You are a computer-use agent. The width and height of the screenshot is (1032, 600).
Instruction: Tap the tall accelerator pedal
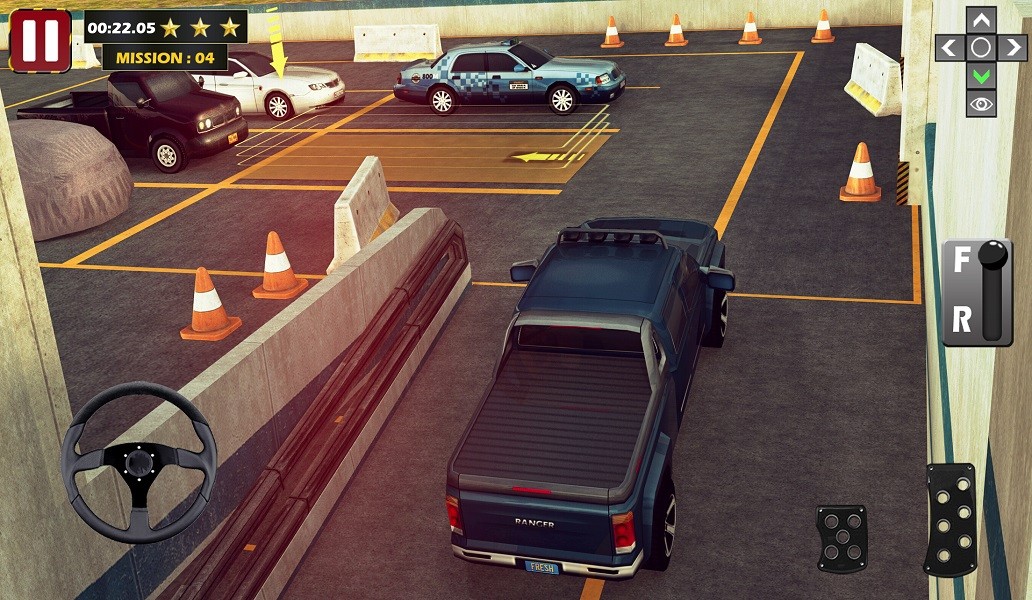click(x=949, y=519)
